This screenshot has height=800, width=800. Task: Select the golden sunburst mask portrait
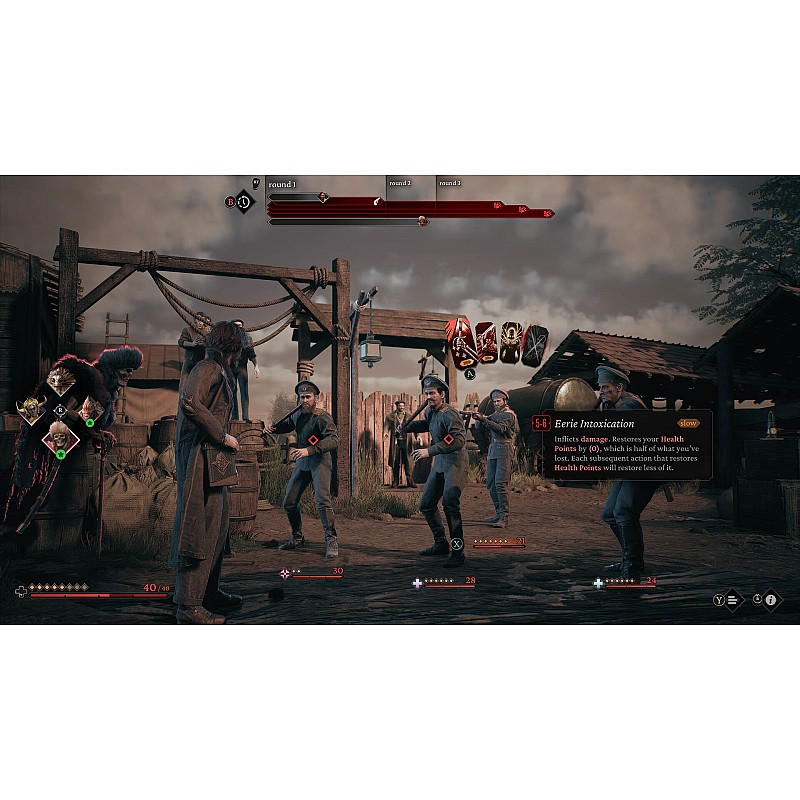61,379
